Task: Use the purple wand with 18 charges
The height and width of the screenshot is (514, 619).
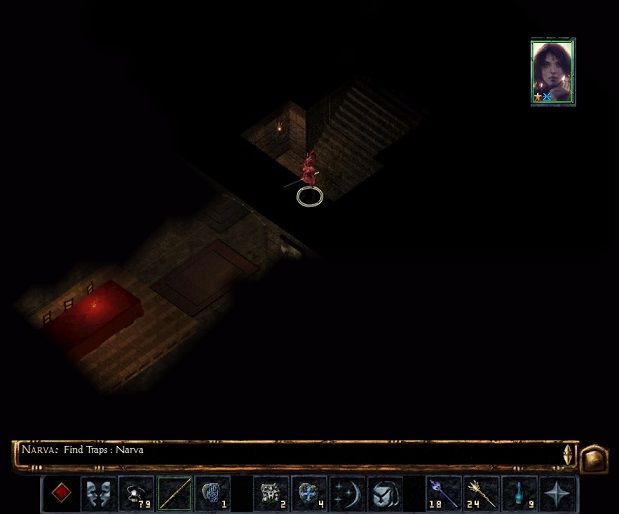Action: [x=442, y=493]
